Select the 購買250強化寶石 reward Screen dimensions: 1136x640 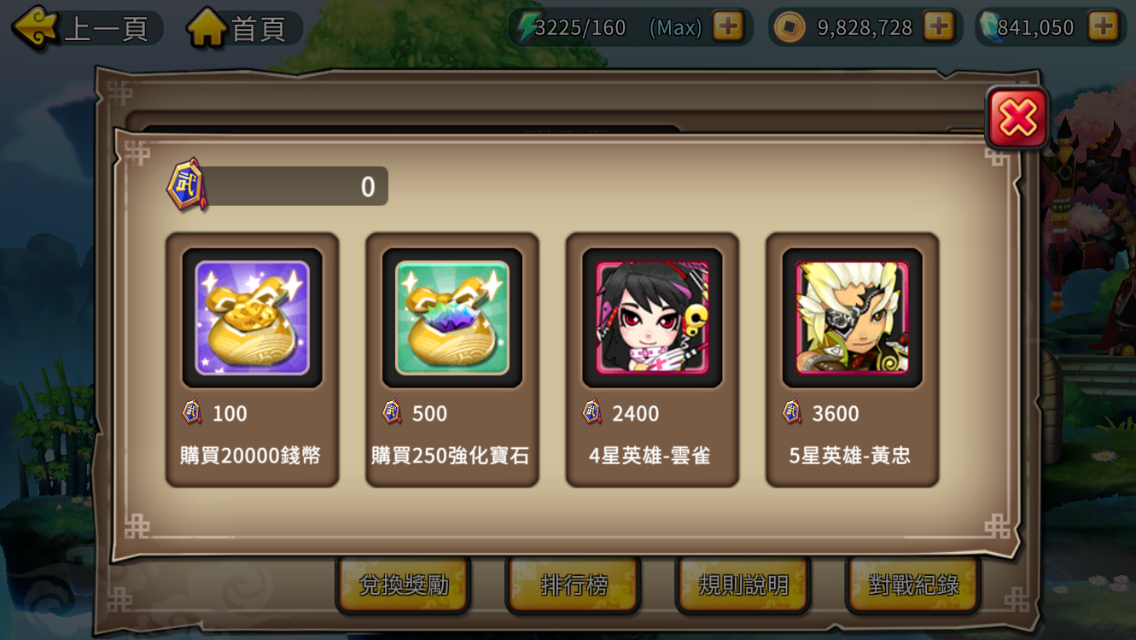(452, 359)
